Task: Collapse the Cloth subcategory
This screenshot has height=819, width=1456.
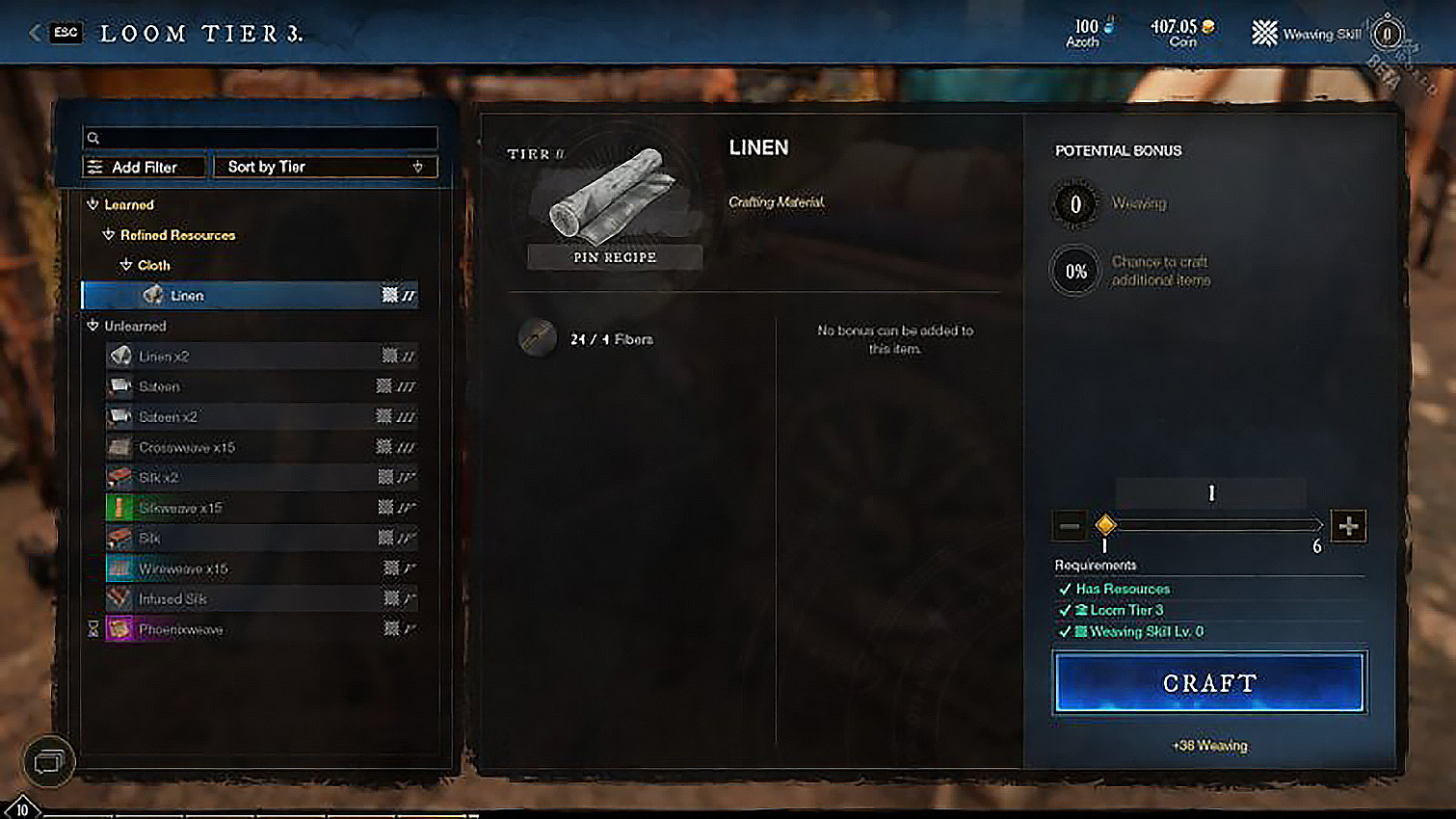Action: pos(126,265)
